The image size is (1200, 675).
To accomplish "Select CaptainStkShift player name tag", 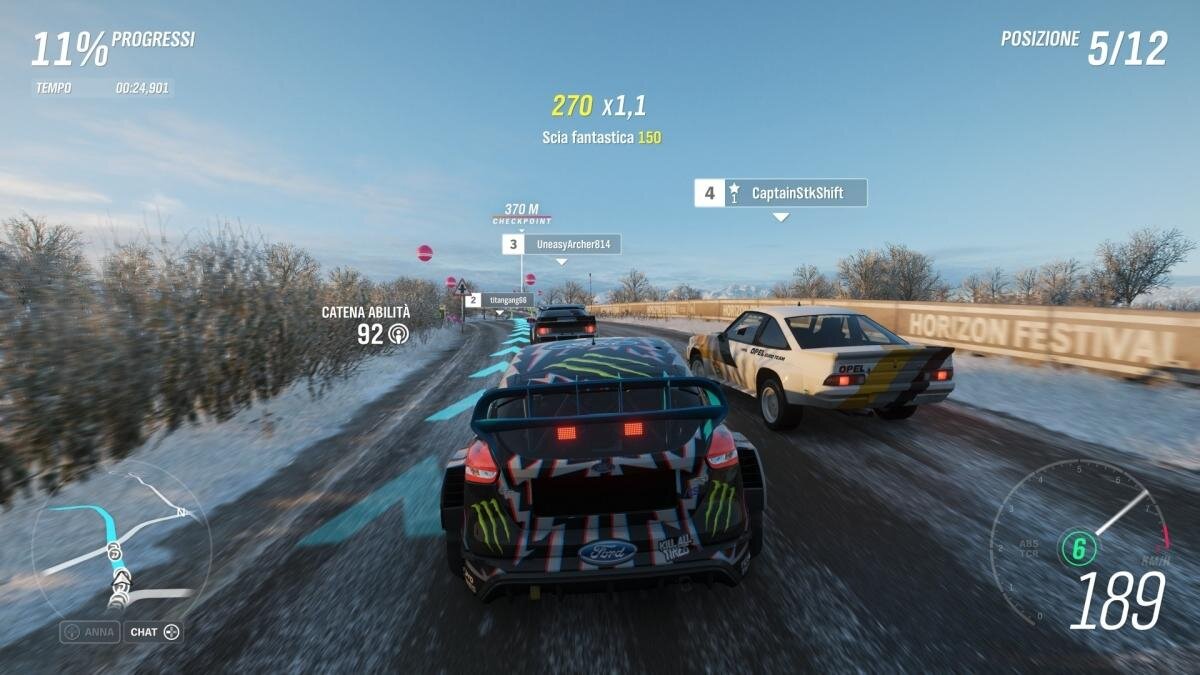I will point(780,193).
